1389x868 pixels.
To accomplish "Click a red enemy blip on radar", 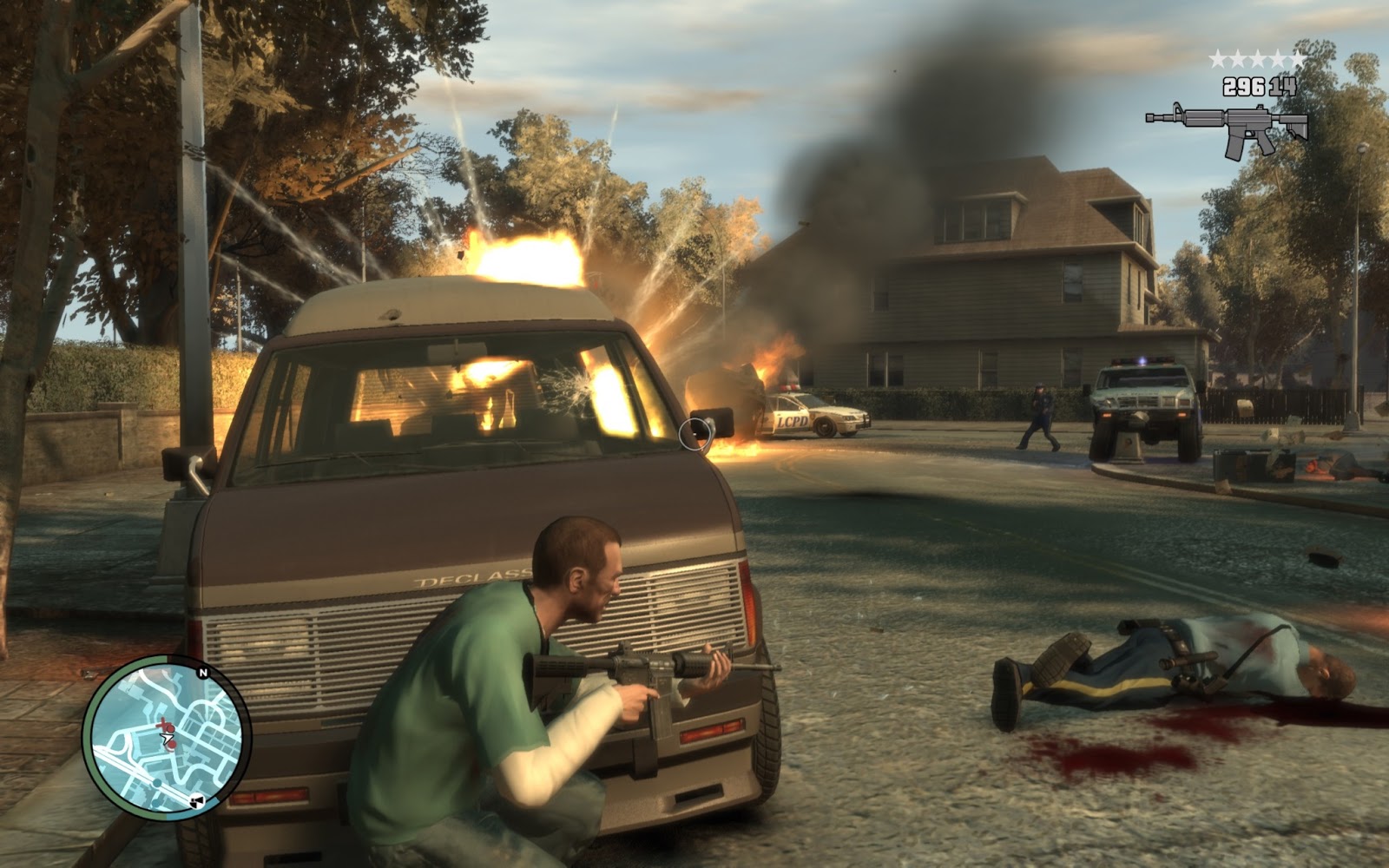I will pyautogui.click(x=170, y=728).
